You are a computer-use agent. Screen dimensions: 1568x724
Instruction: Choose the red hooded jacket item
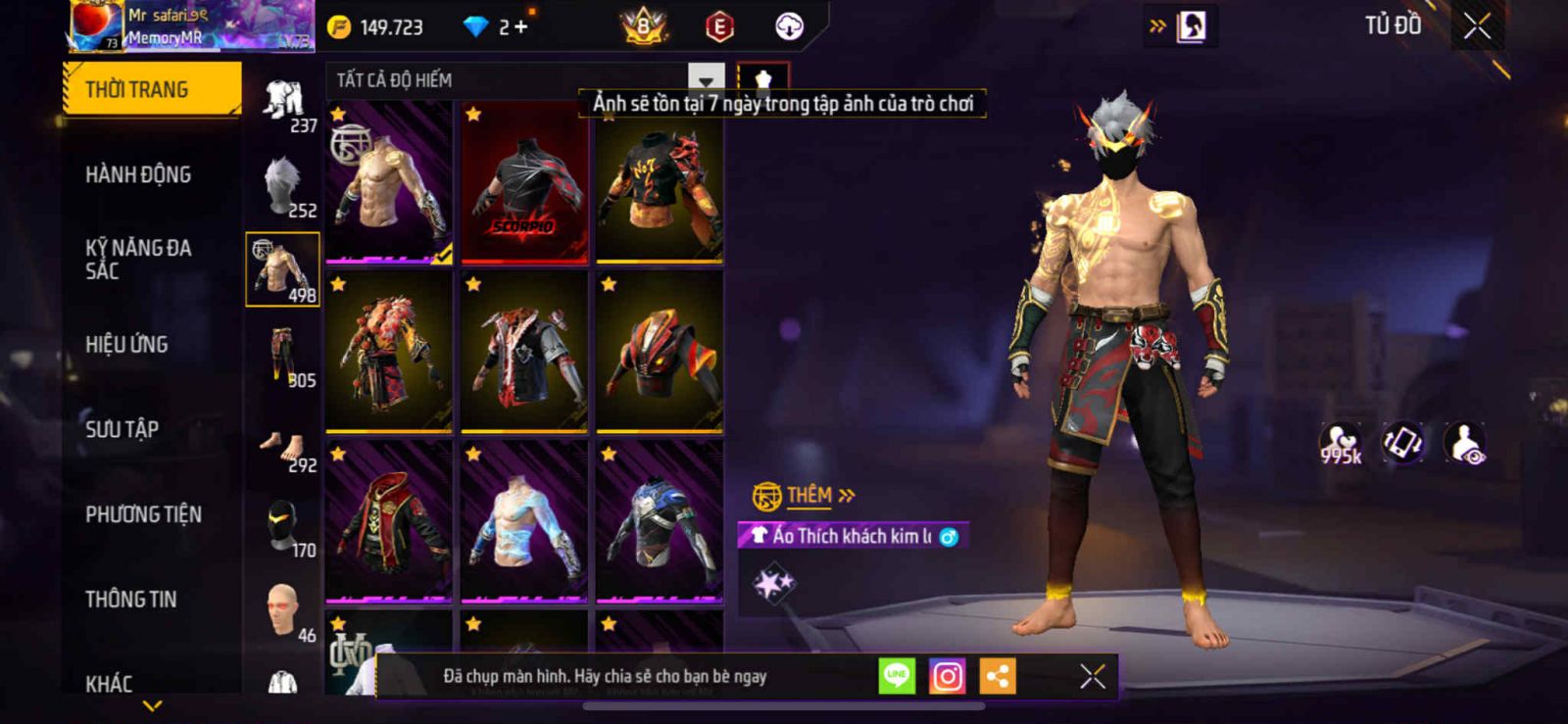(x=389, y=521)
